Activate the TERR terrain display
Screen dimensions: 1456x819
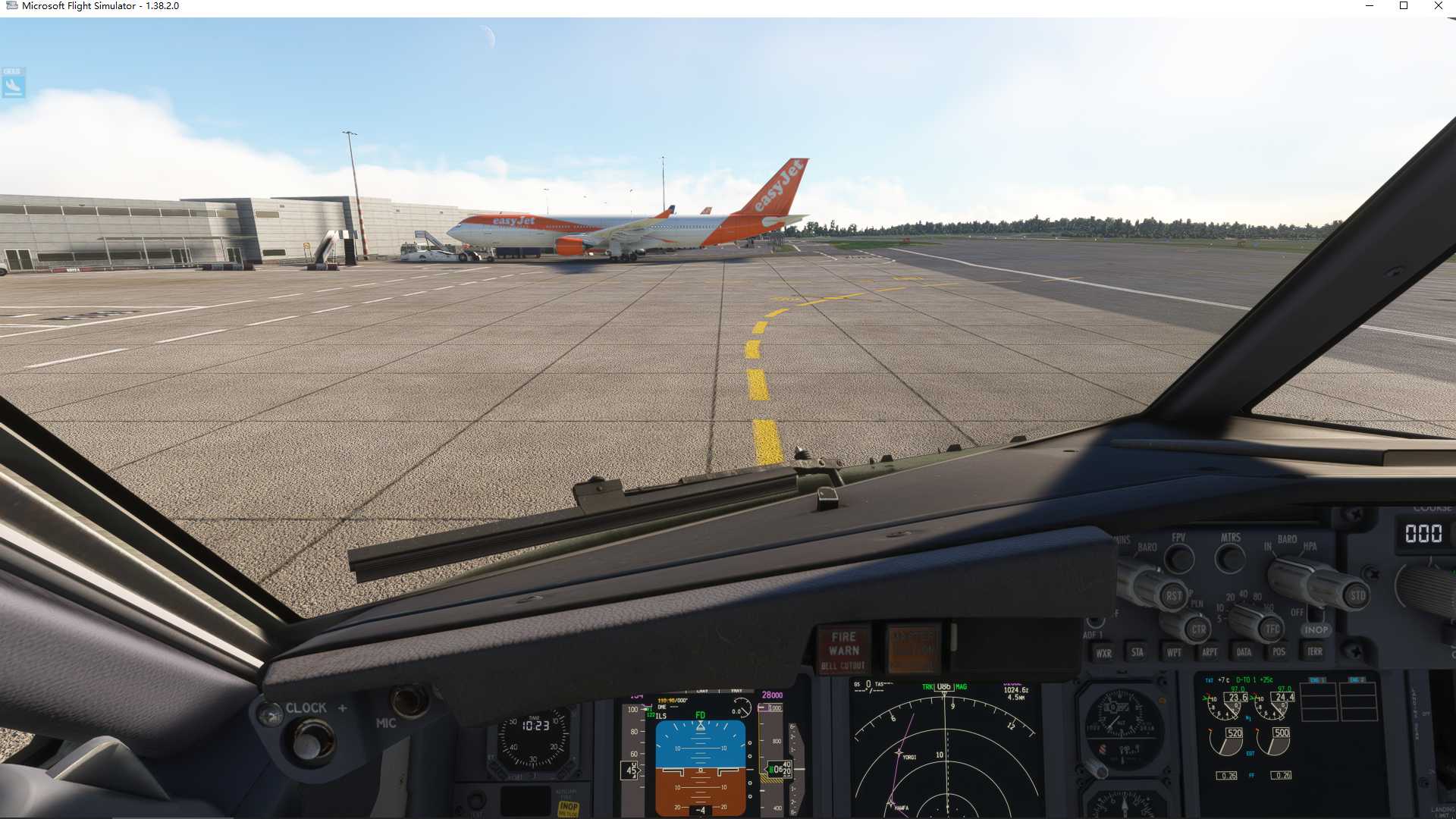click(1316, 651)
